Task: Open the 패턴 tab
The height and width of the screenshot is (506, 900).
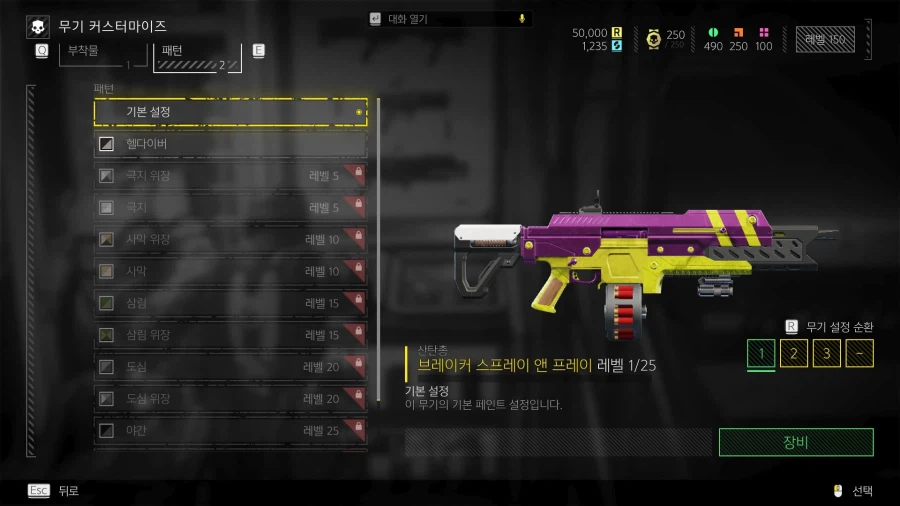Action: point(196,54)
